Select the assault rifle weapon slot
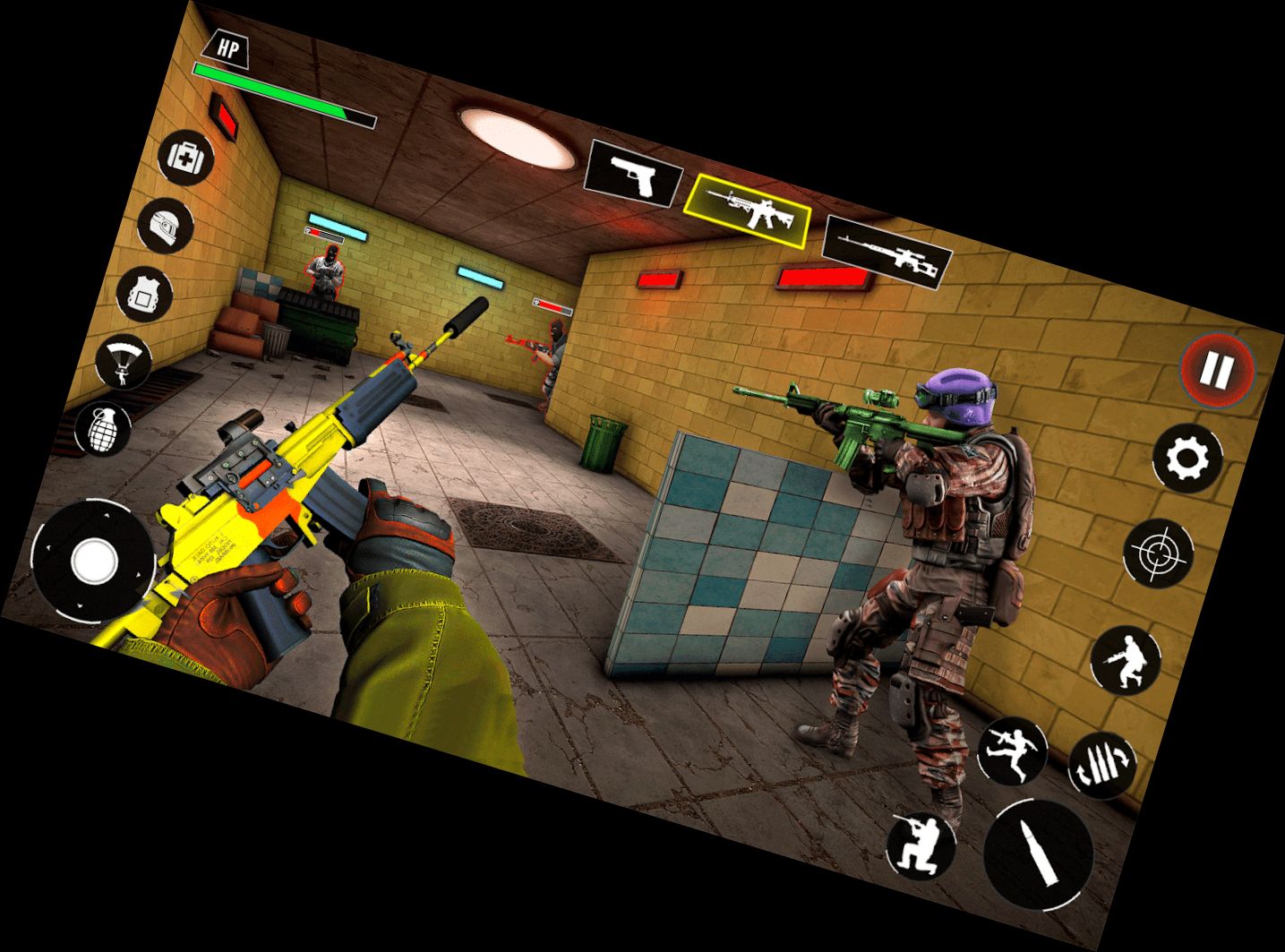Screen dimensions: 1285x952 click(749, 210)
